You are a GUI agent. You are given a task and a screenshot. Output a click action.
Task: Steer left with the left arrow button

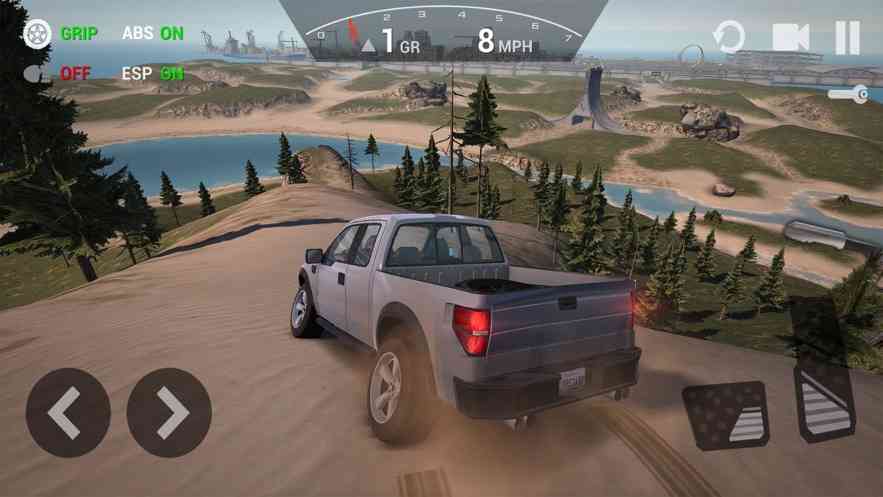coord(68,412)
